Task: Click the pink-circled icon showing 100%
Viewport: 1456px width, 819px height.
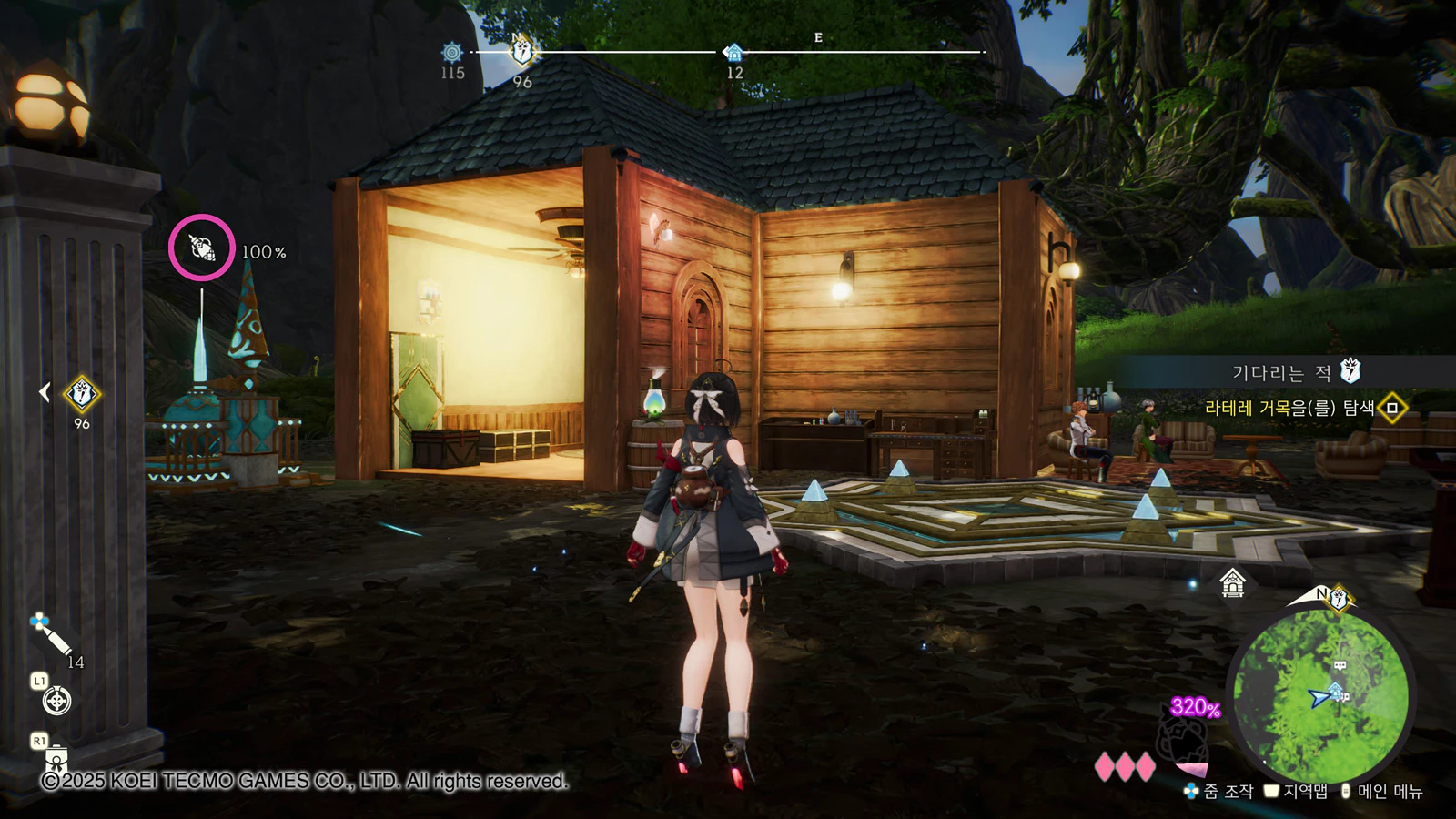Action: point(202,248)
